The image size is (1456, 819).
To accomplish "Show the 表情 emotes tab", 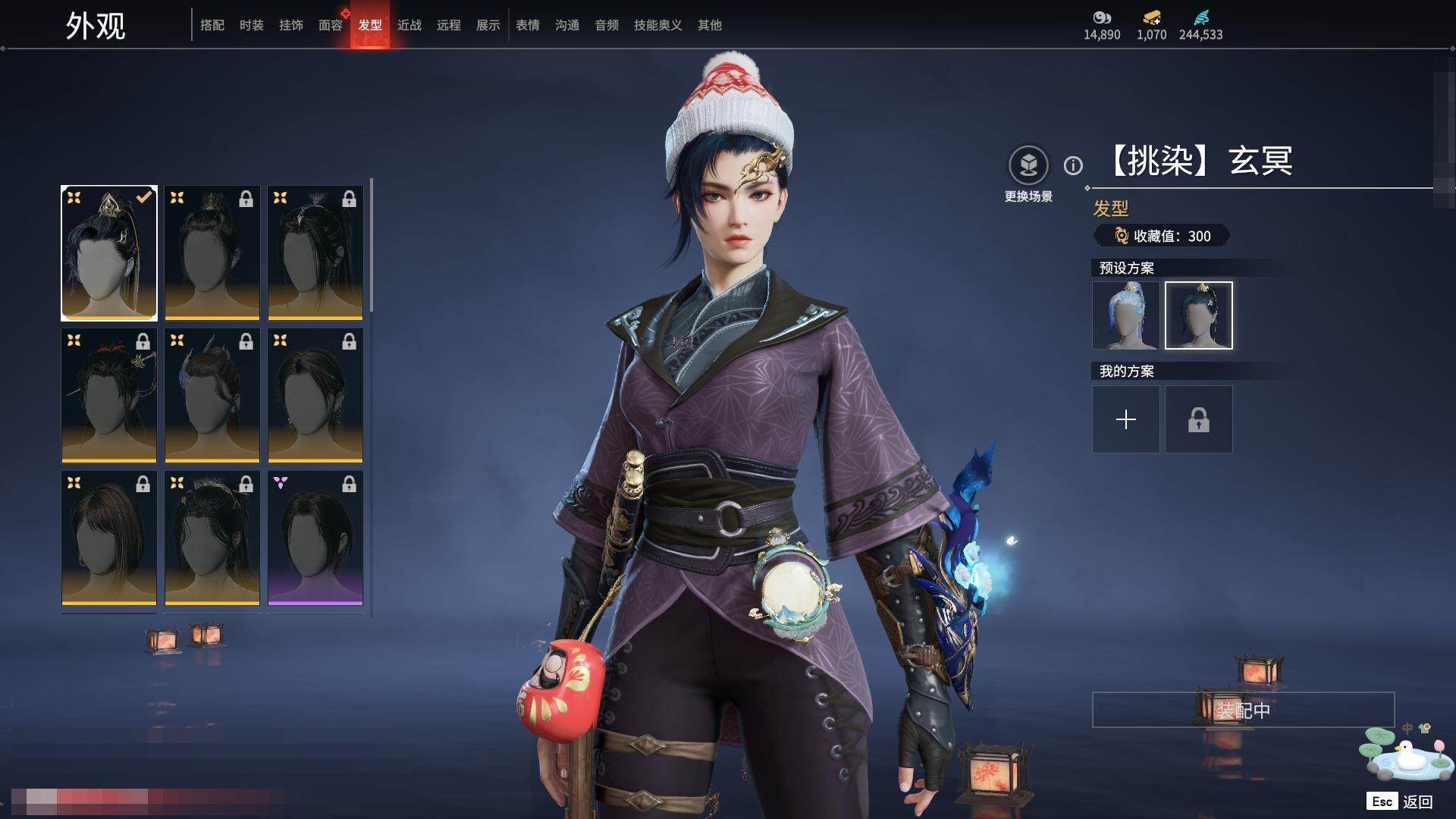I will point(528,25).
